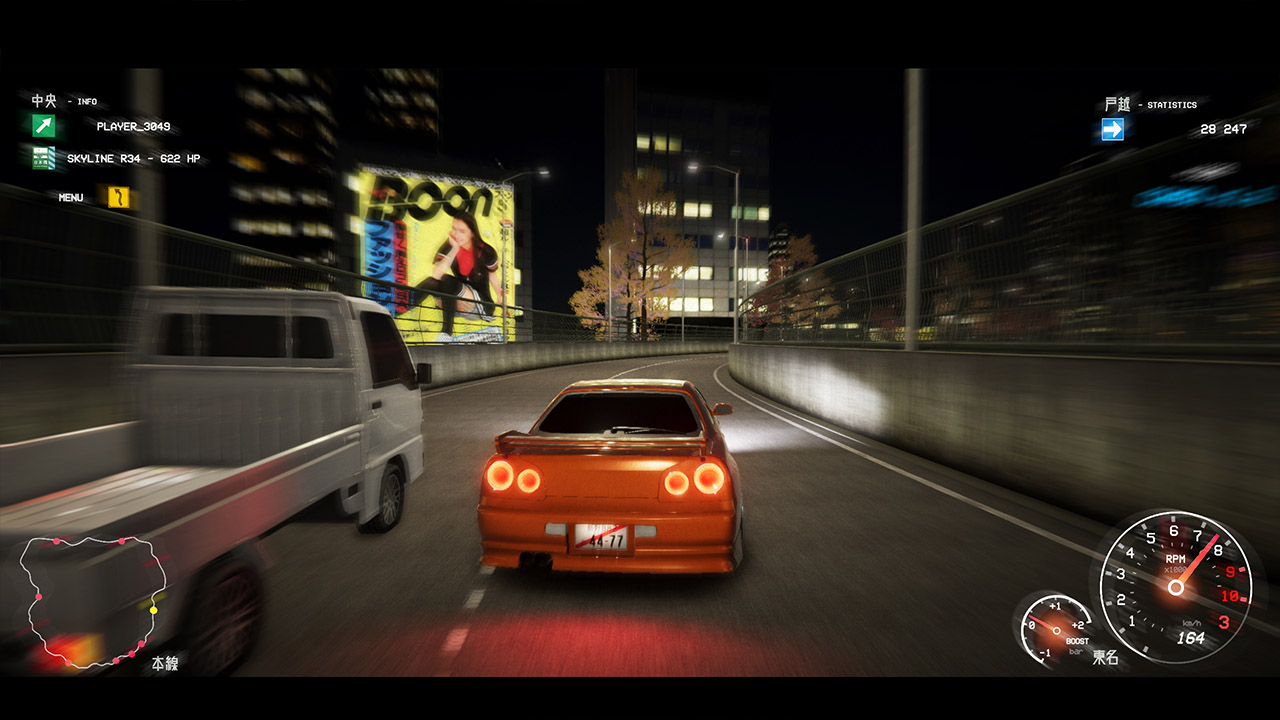This screenshot has width=1280, height=720.
Task: Select the green ascent arrow icon
Action: tap(41, 125)
